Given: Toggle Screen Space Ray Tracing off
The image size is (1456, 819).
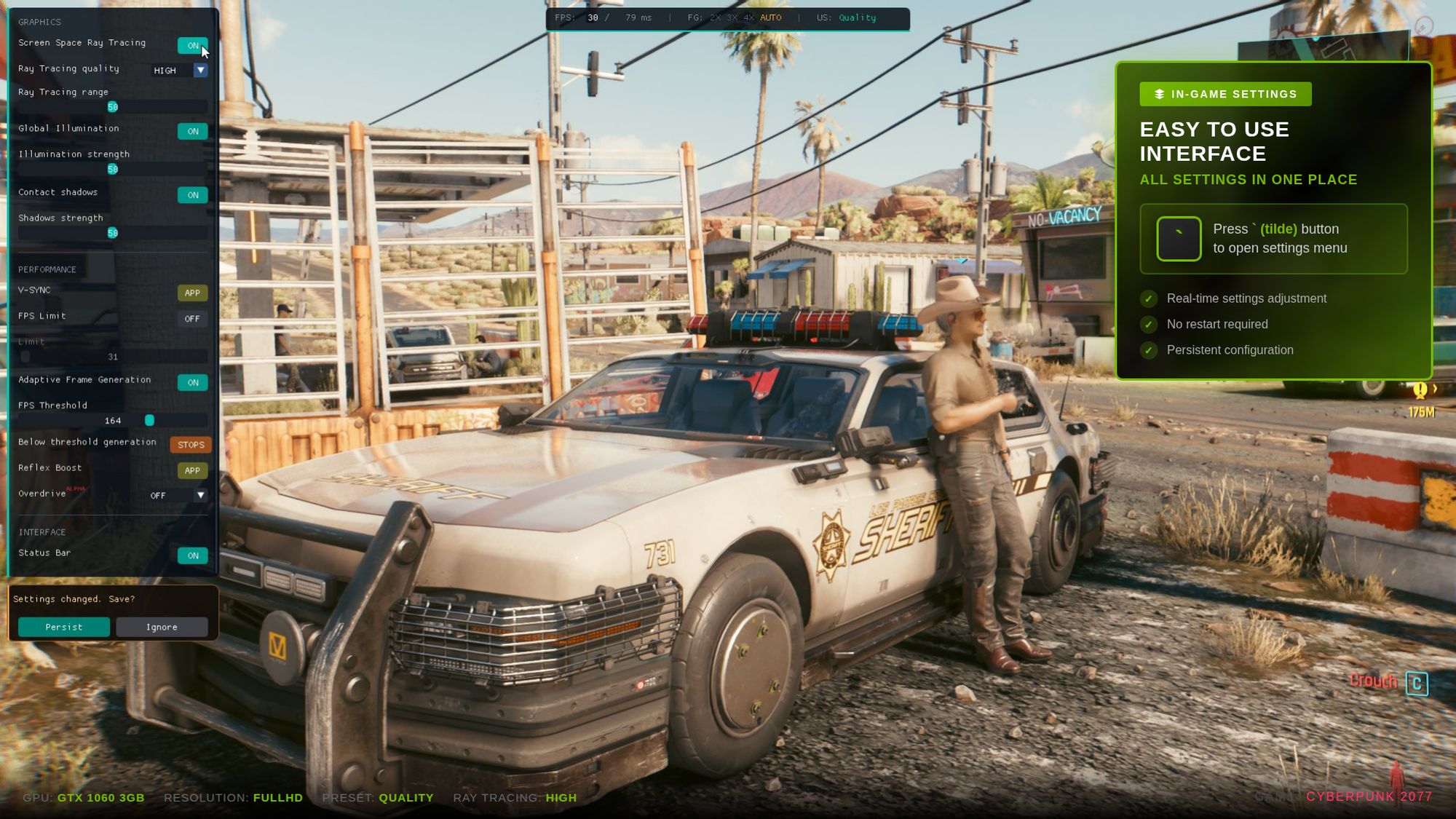Looking at the screenshot, I should (x=192, y=45).
